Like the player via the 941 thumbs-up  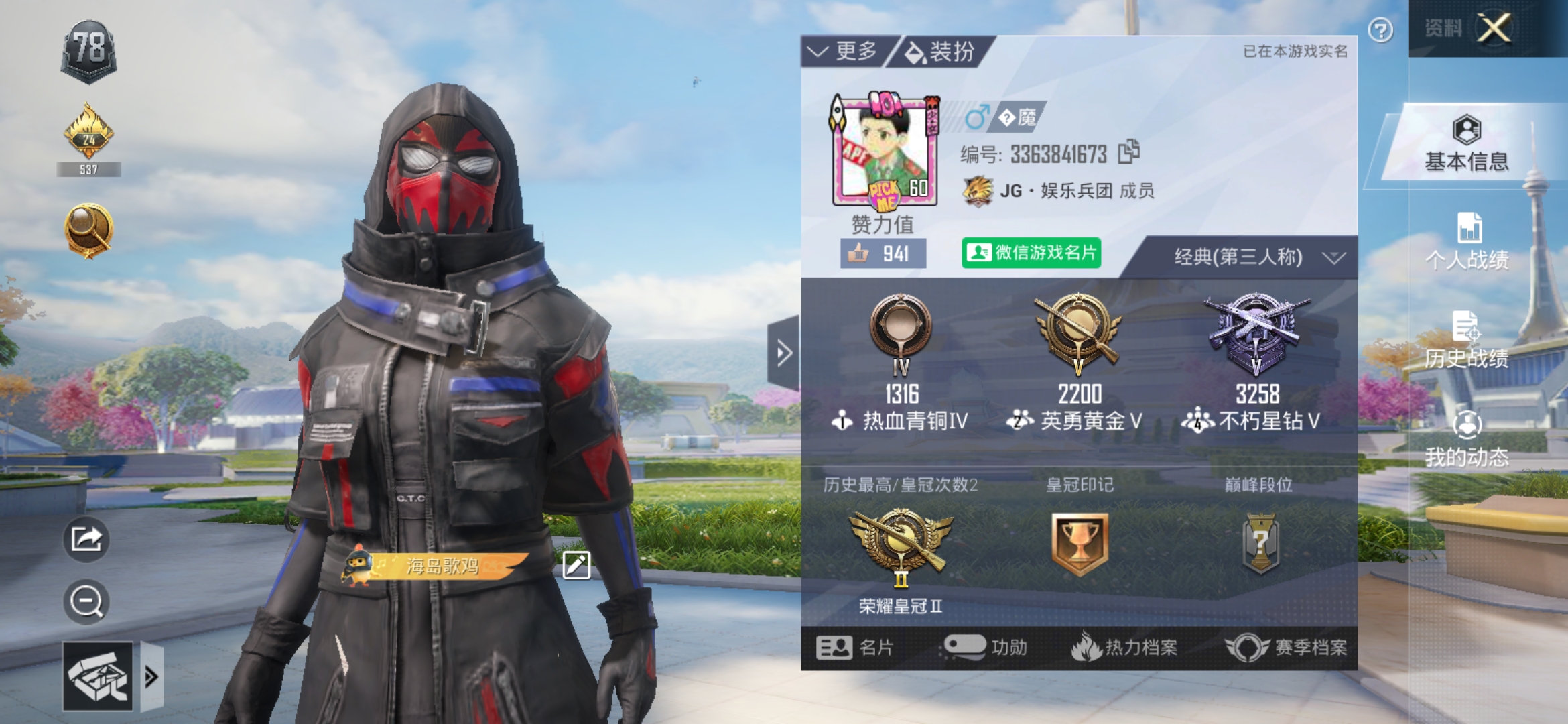pyautogui.click(x=883, y=253)
